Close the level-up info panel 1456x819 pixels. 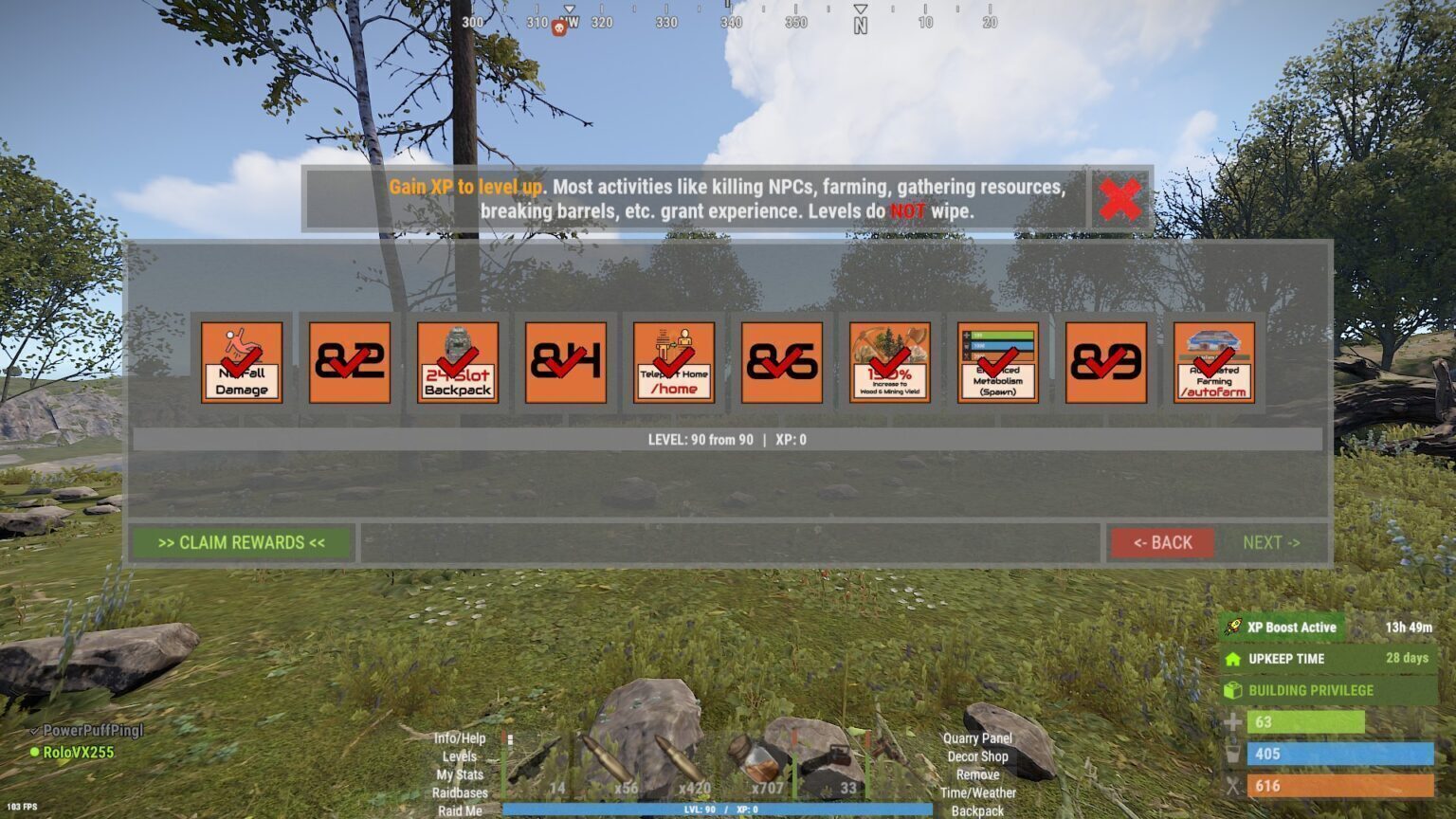pos(1120,199)
